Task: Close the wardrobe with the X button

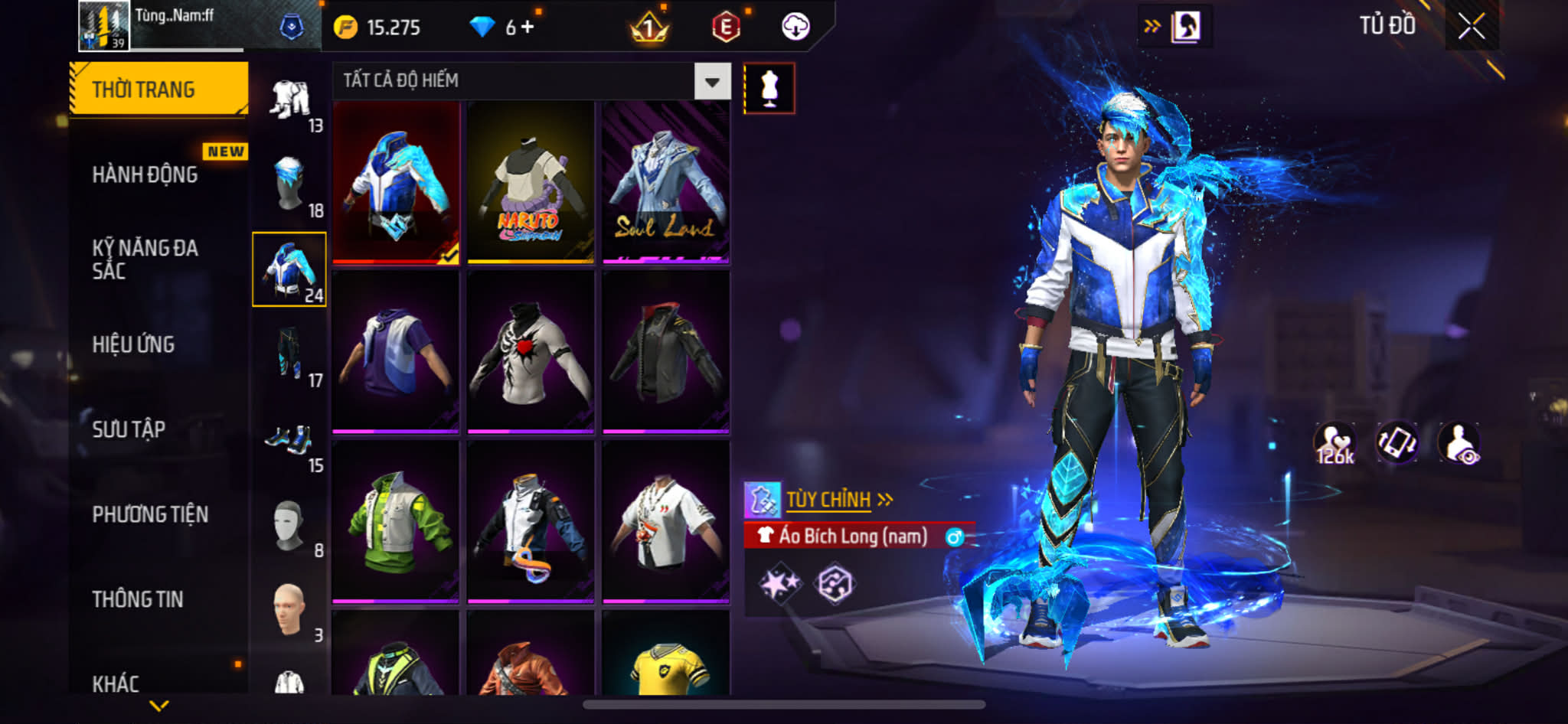Action: [1471, 27]
